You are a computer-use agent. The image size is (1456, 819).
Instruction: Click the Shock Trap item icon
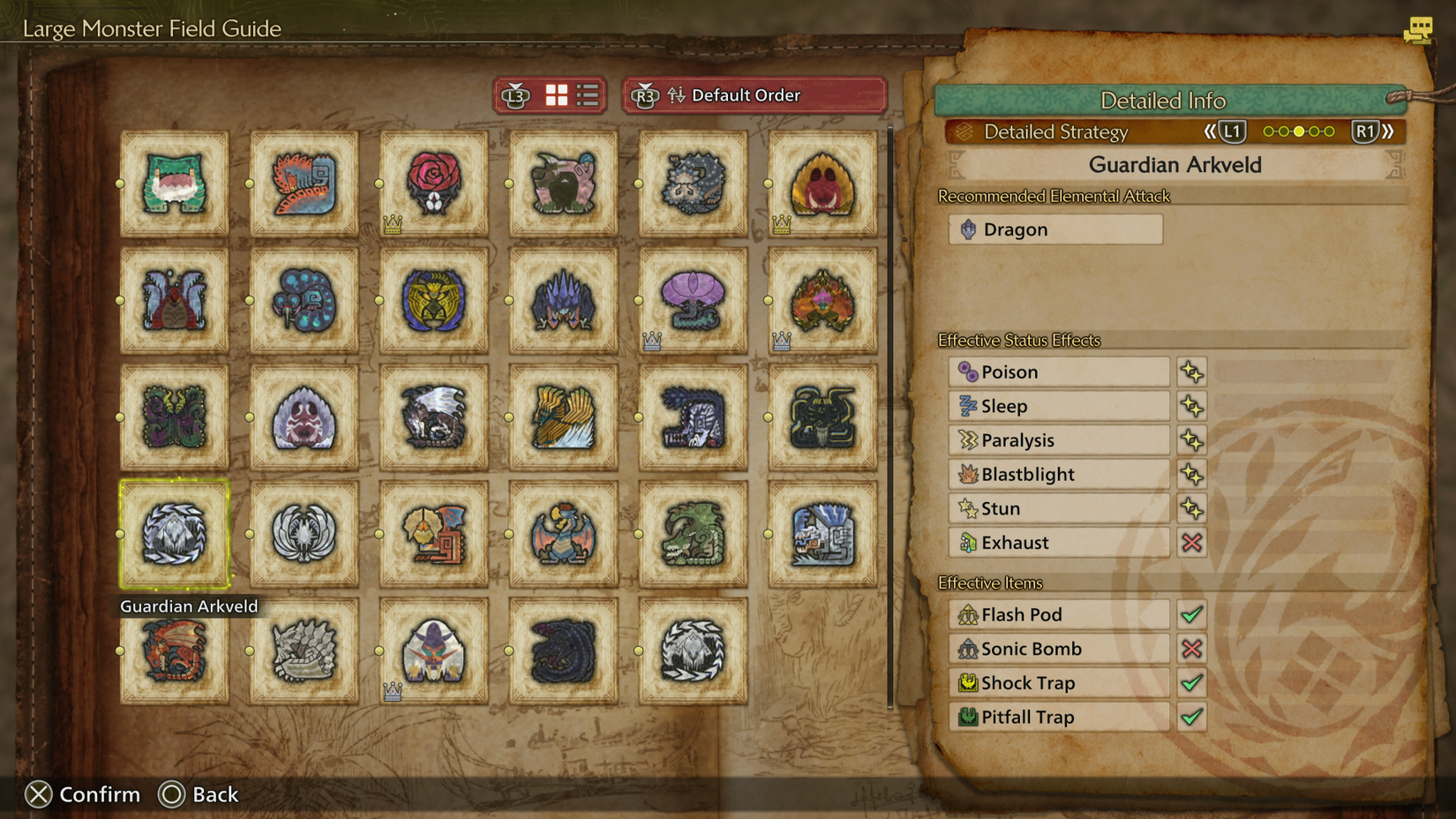point(968,683)
